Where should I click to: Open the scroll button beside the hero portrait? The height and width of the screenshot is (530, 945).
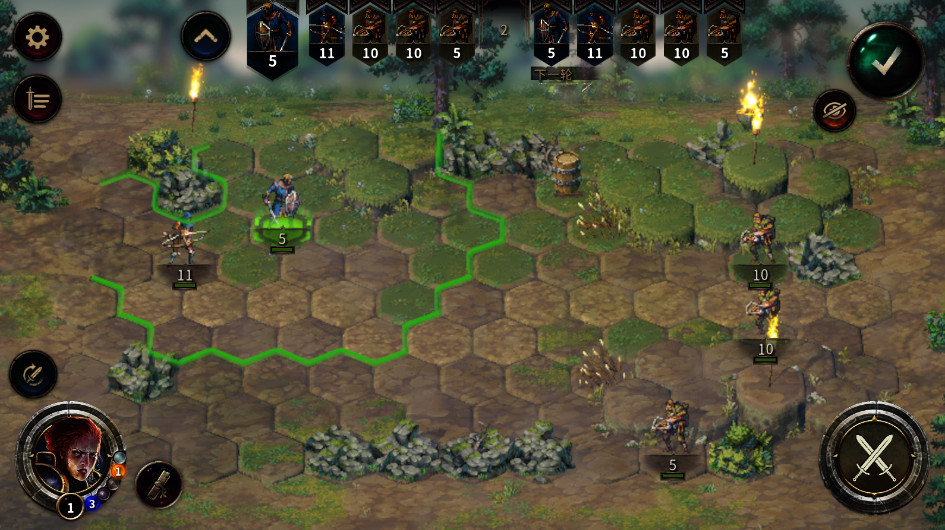click(158, 484)
